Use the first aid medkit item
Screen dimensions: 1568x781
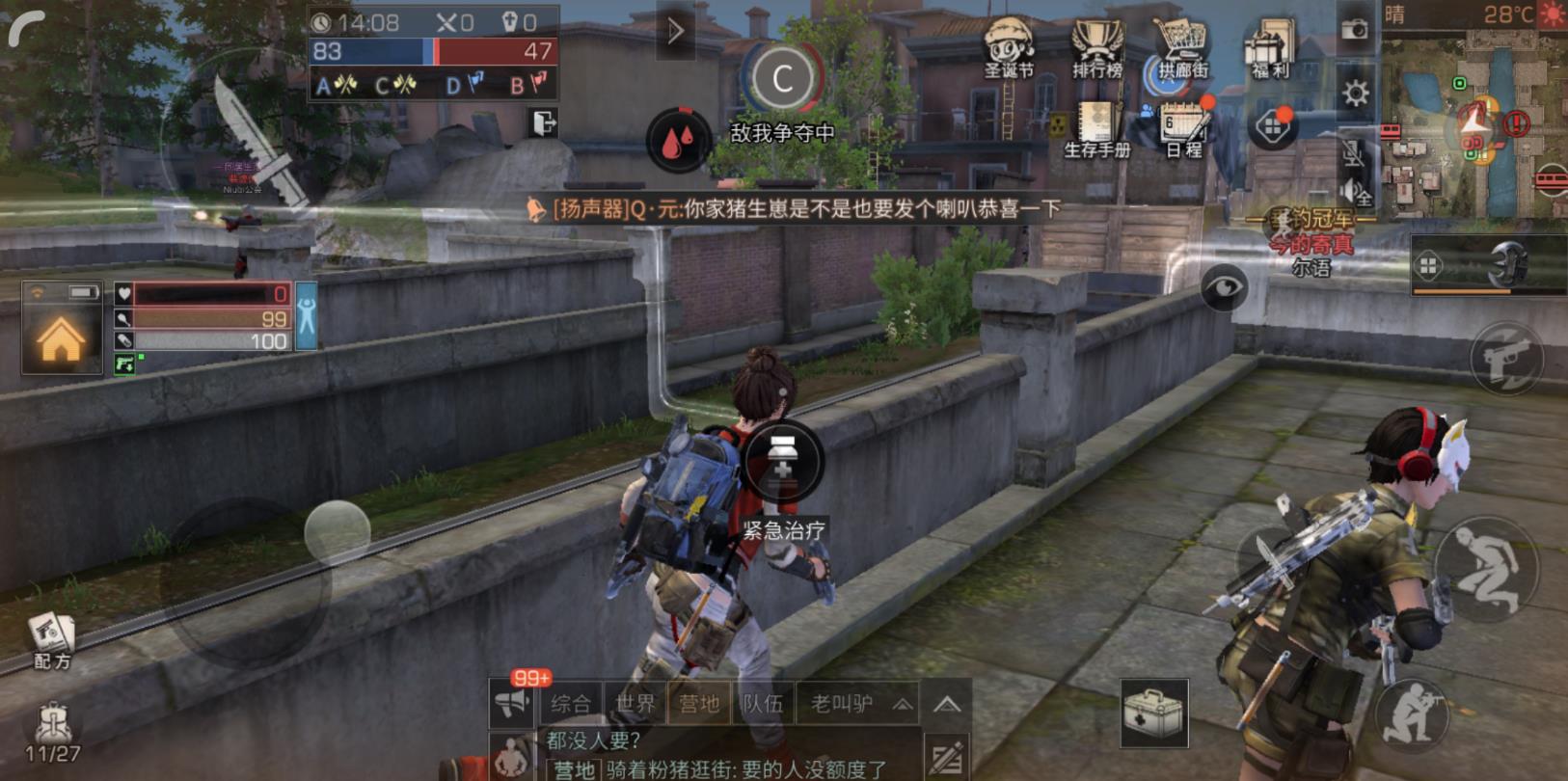1153,714
